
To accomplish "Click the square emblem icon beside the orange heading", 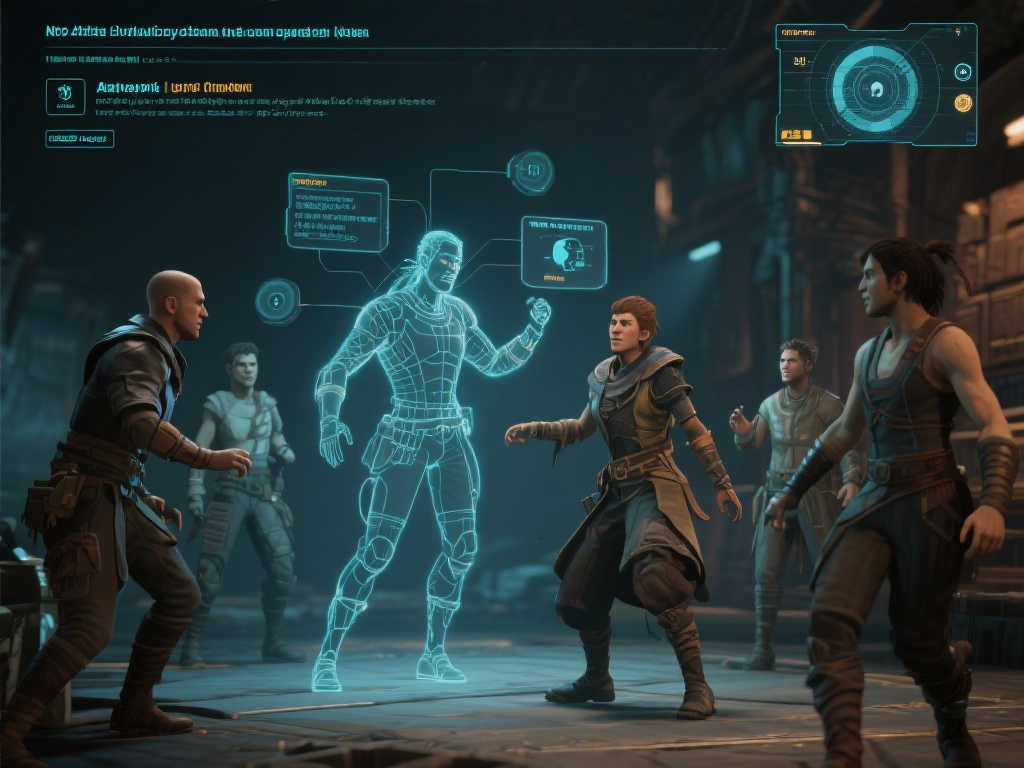I will pyautogui.click(x=65, y=96).
